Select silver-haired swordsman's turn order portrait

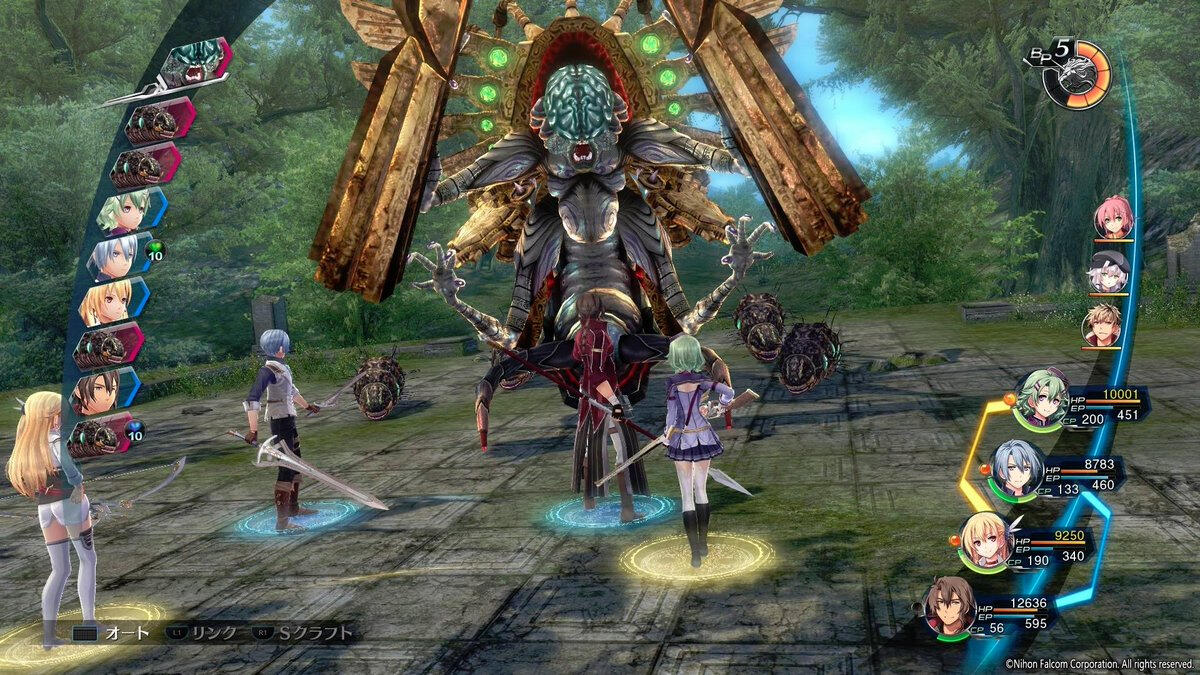coord(112,257)
